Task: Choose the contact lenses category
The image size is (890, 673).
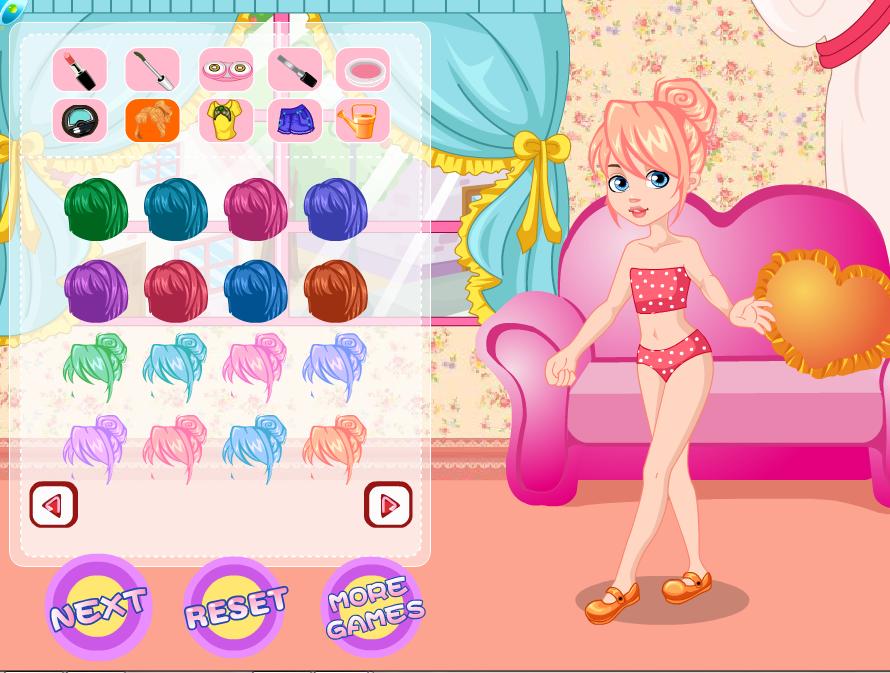Action: 226,70
